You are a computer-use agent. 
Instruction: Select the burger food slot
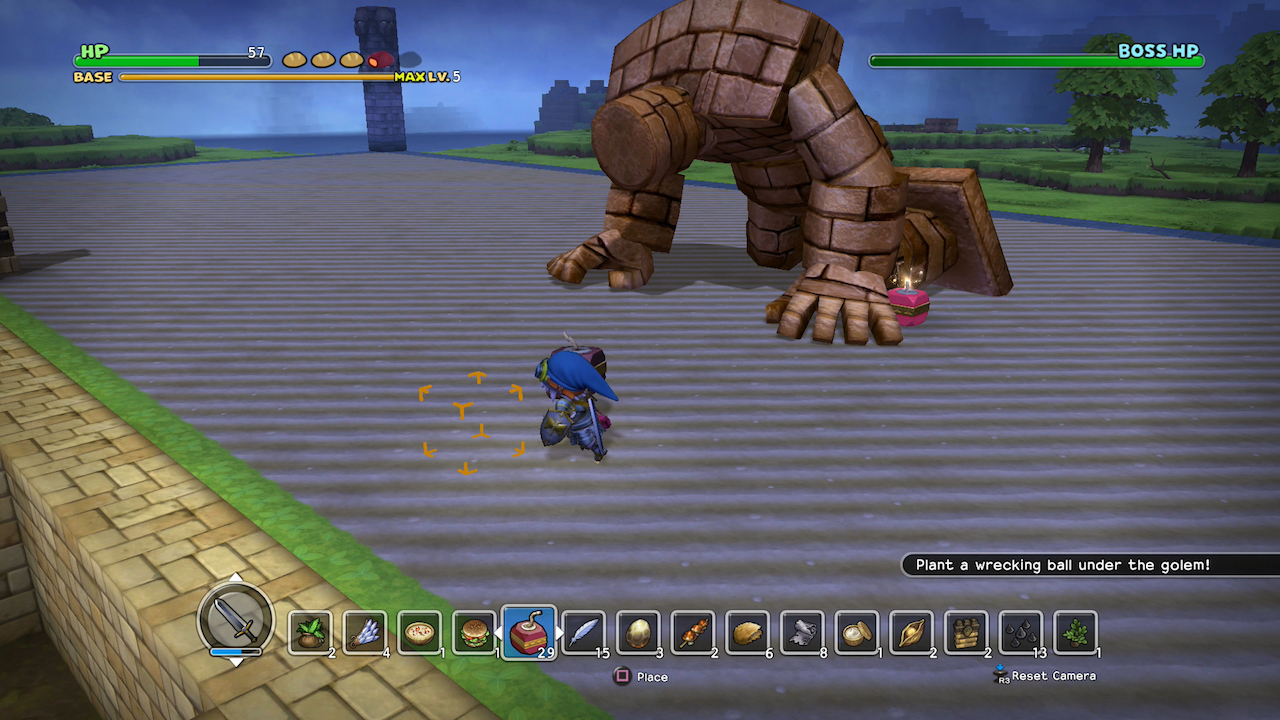click(x=472, y=630)
